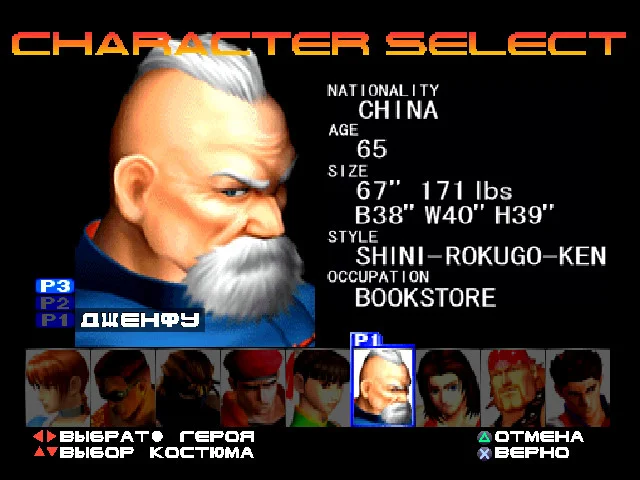Select the fighter with the red beret
This screenshot has width=640, height=480.
click(x=252, y=387)
